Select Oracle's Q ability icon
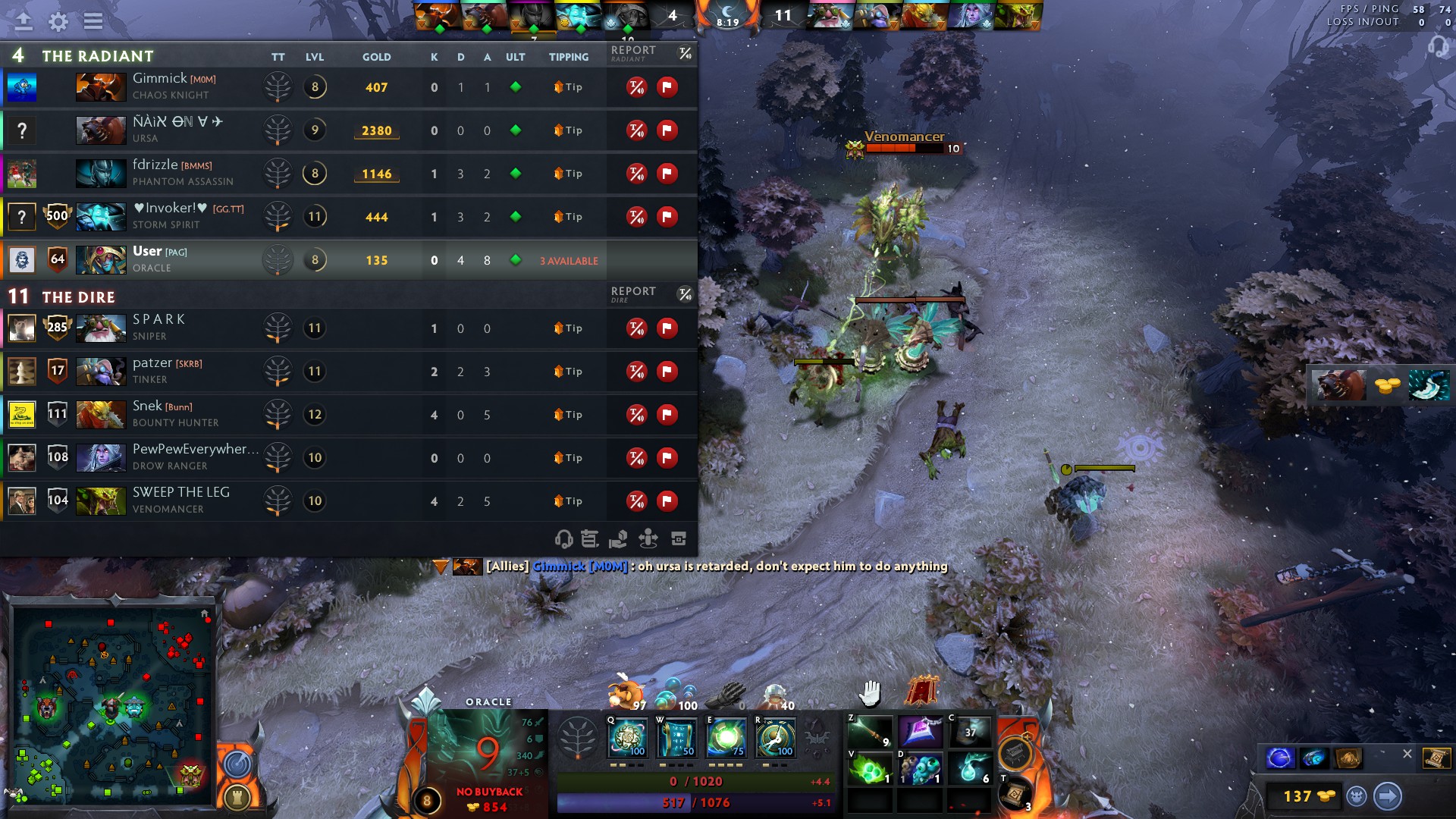Viewport: 1456px width, 819px height. tap(627, 737)
